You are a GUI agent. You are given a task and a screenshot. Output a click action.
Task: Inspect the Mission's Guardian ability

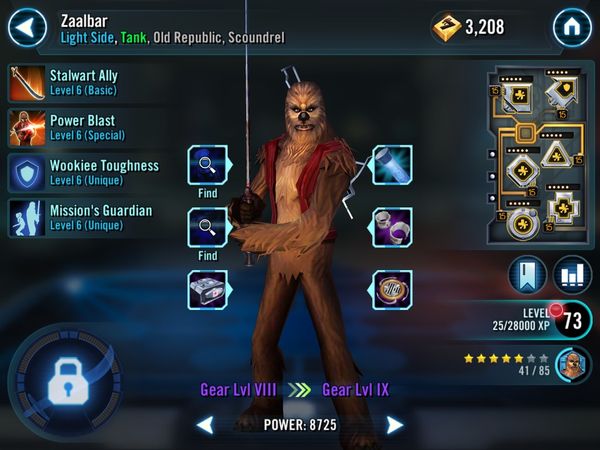click(82, 217)
